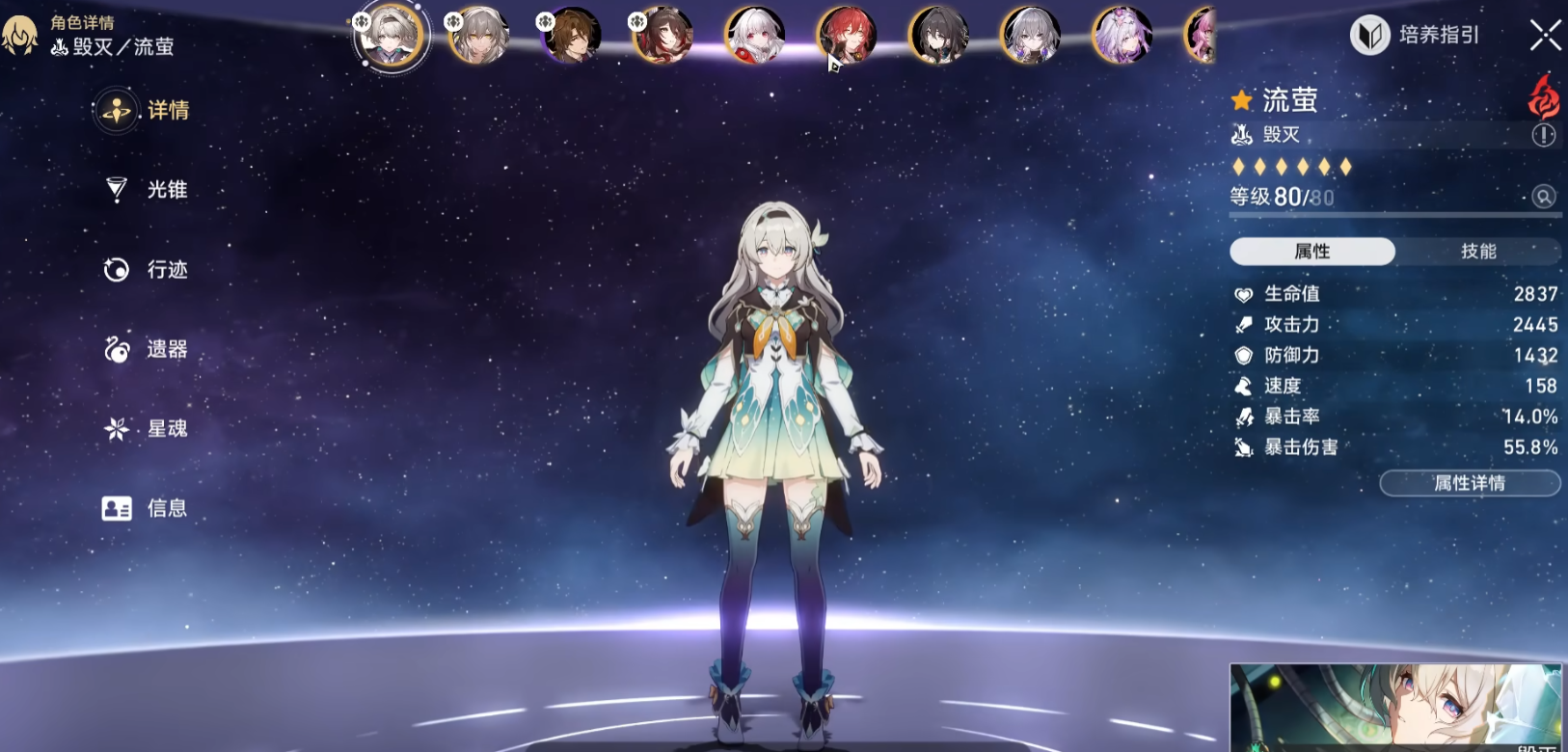Select the red-haired character portrait
The height and width of the screenshot is (752, 1568).
[846, 36]
